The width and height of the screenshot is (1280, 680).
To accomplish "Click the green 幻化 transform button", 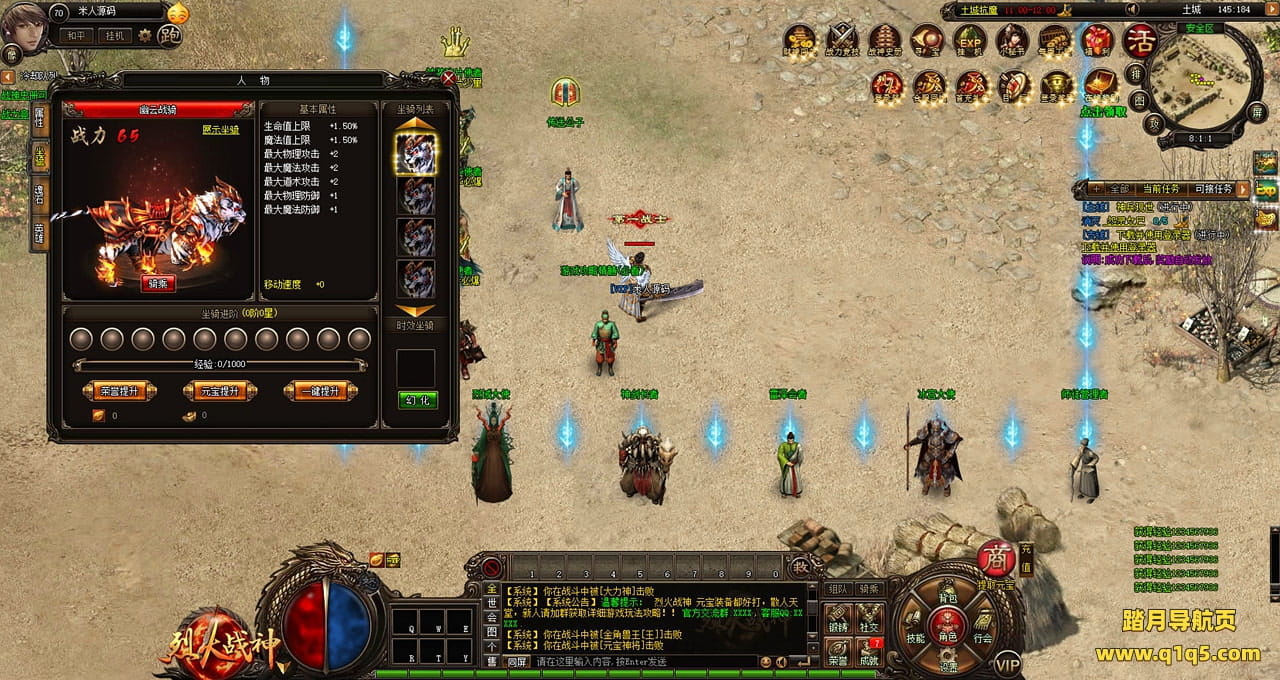I will [x=417, y=400].
